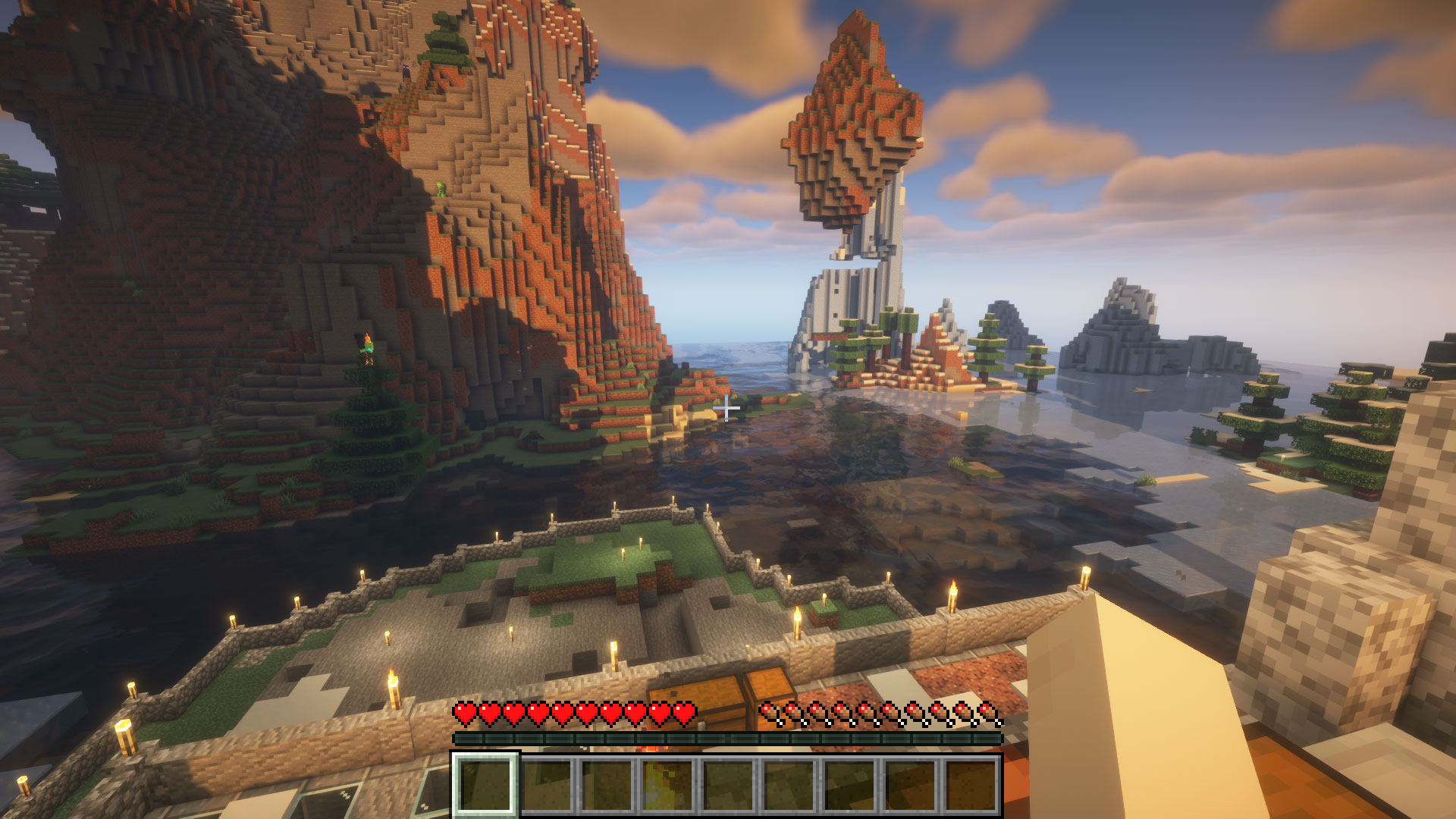Click the second hotbar slot
Image resolution: width=1456 pixels, height=819 pixels.
pos(547,786)
